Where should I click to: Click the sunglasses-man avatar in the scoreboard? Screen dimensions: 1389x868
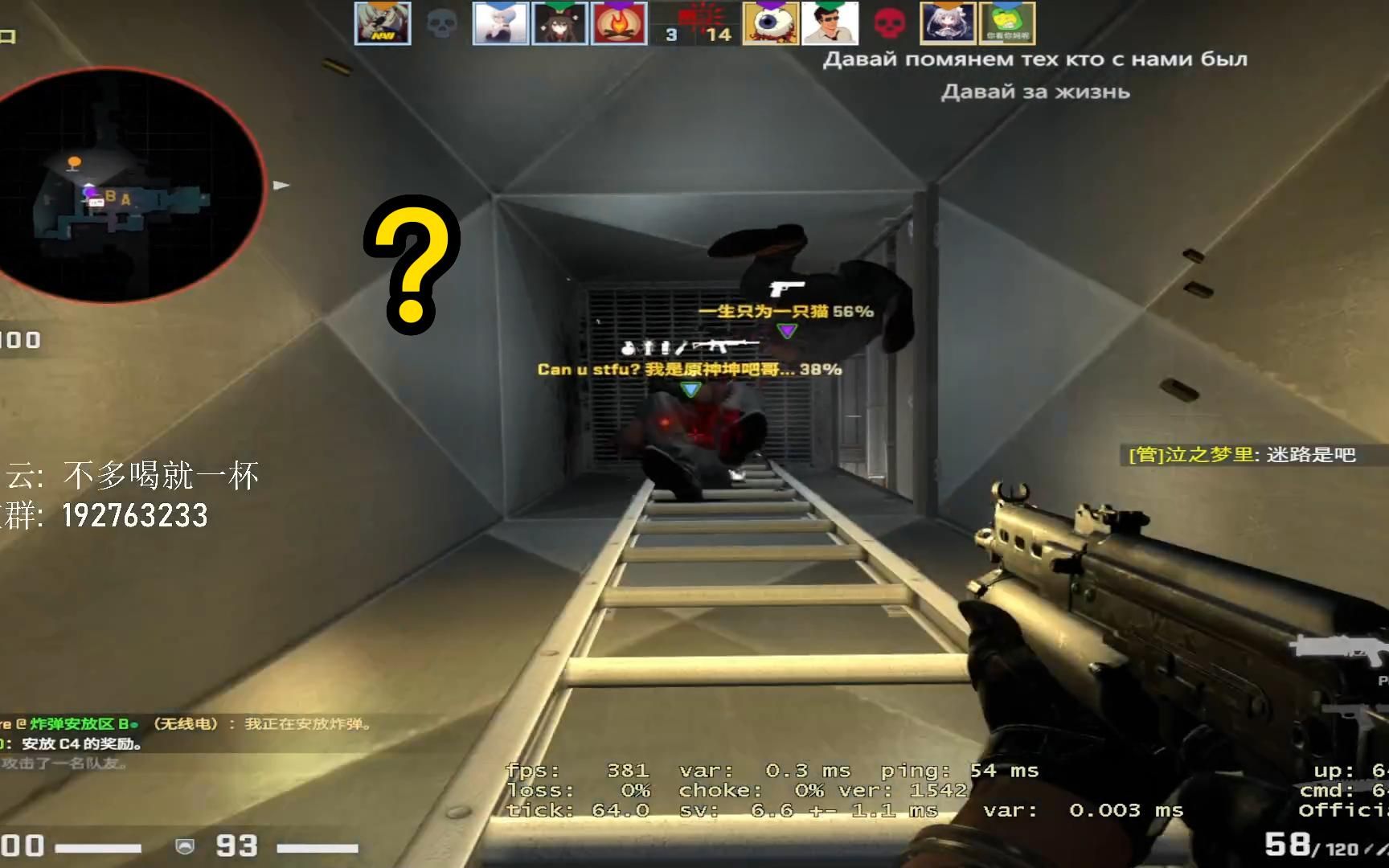point(829,24)
